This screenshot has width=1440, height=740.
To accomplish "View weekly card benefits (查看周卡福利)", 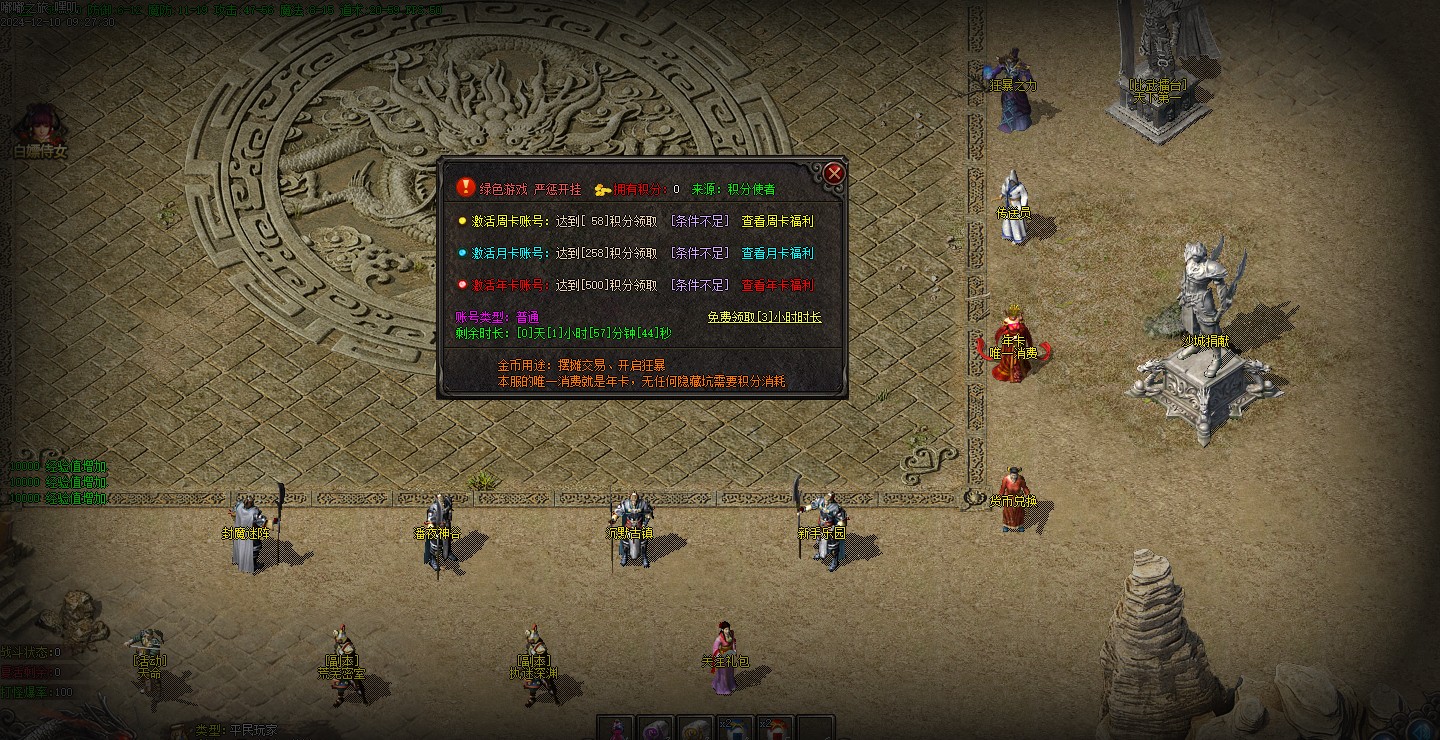I will (x=777, y=221).
